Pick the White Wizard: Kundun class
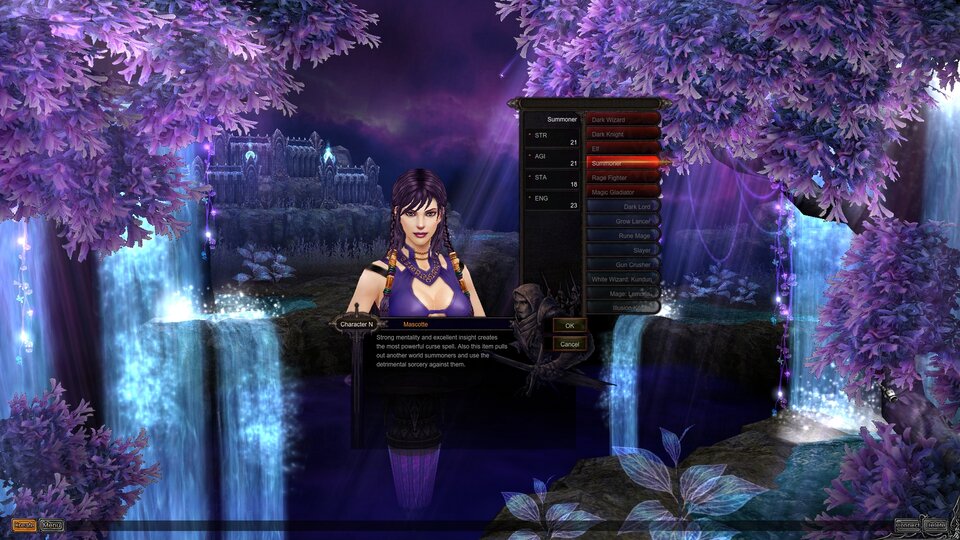Viewport: 960px width, 540px height. click(x=622, y=279)
